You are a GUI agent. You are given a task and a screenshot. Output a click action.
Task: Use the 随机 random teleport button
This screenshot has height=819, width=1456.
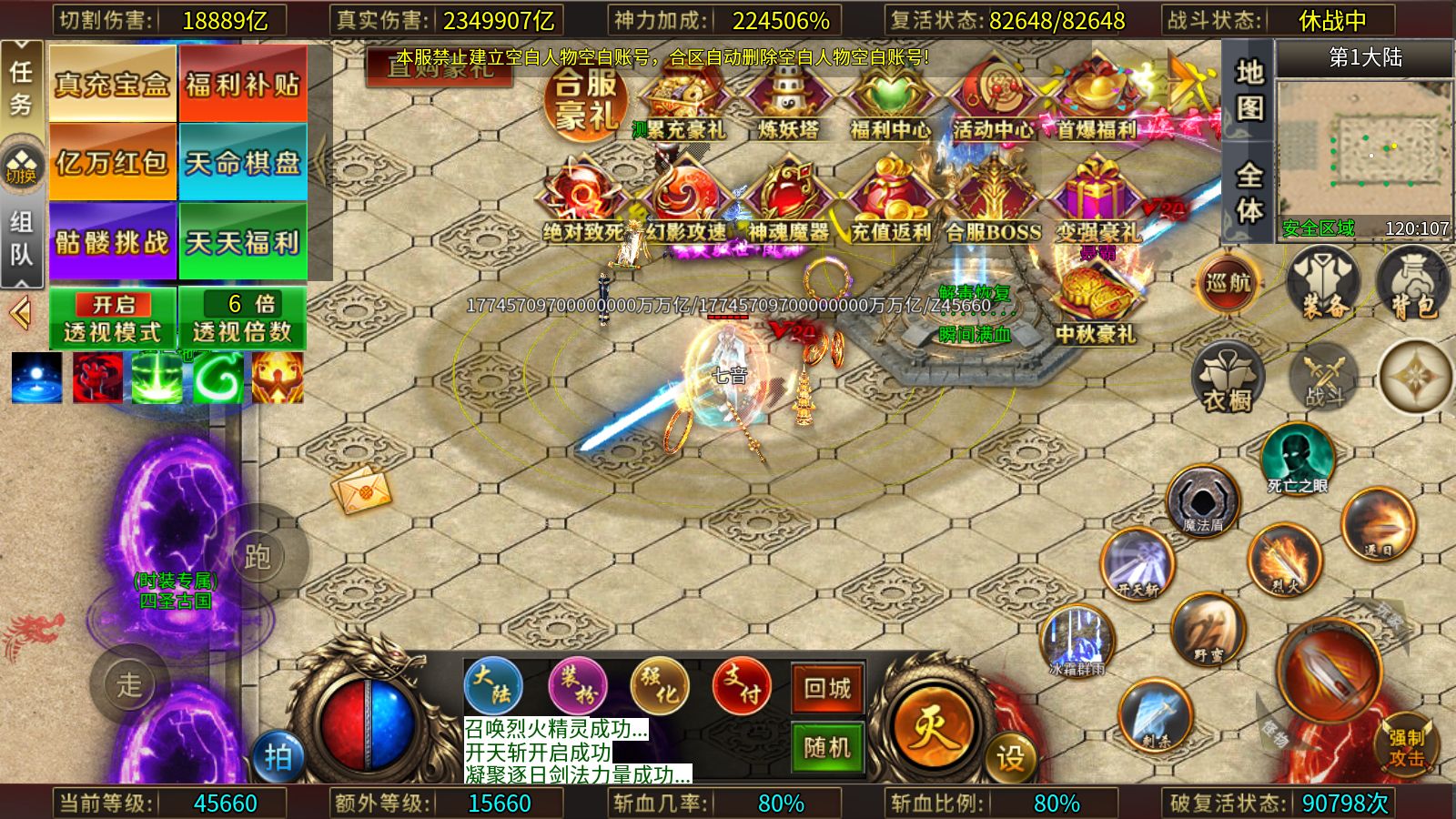tap(827, 748)
